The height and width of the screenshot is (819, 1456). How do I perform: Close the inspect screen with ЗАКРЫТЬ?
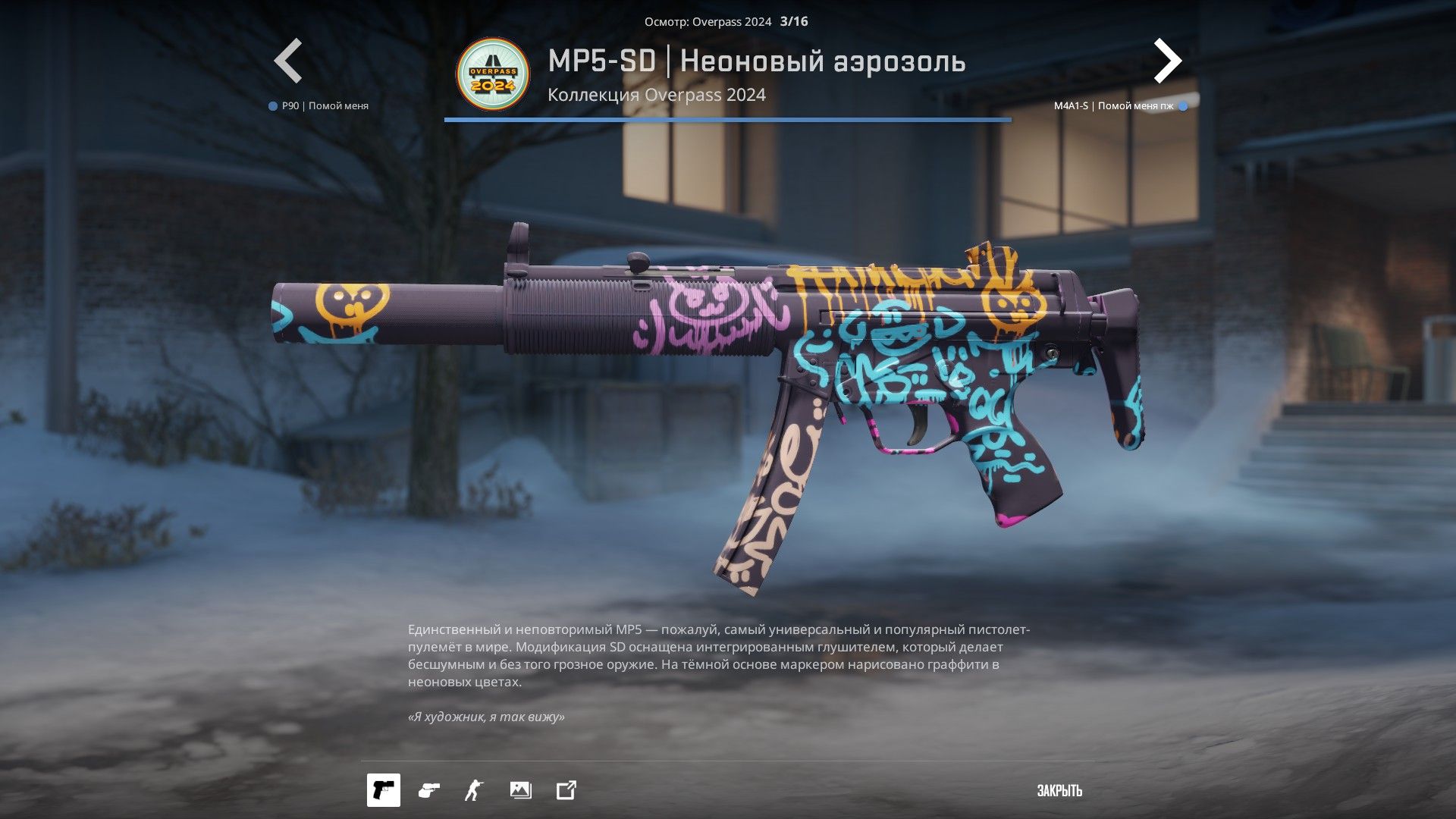(1059, 791)
